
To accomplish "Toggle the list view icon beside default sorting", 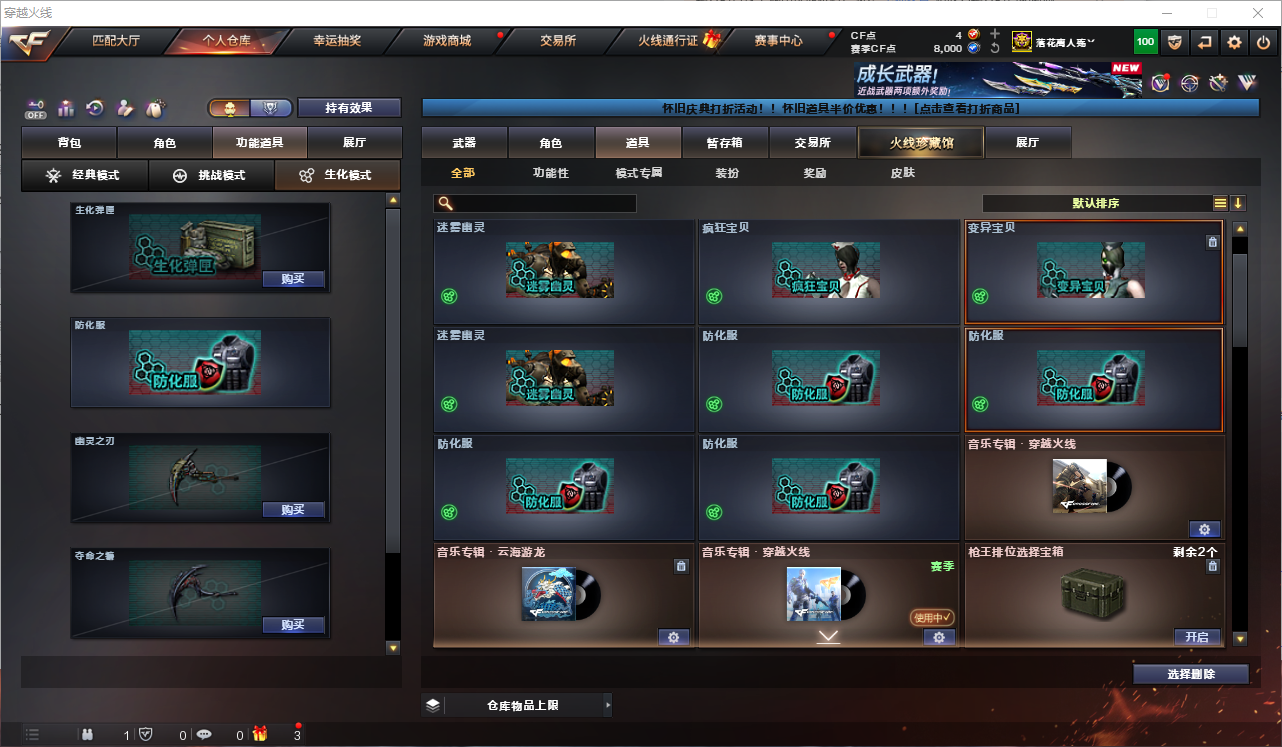I will click(1220, 202).
